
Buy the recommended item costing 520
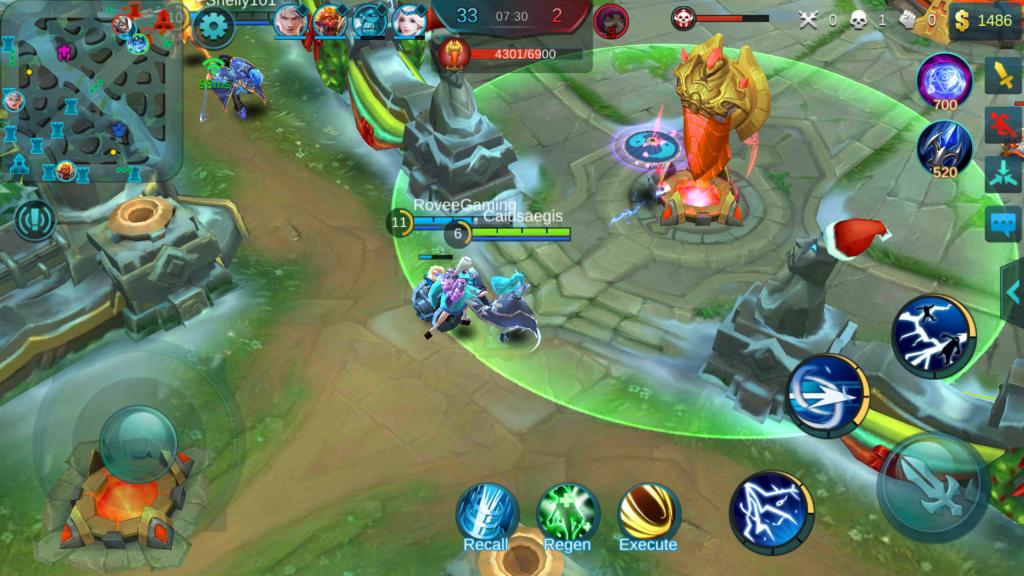(944, 148)
